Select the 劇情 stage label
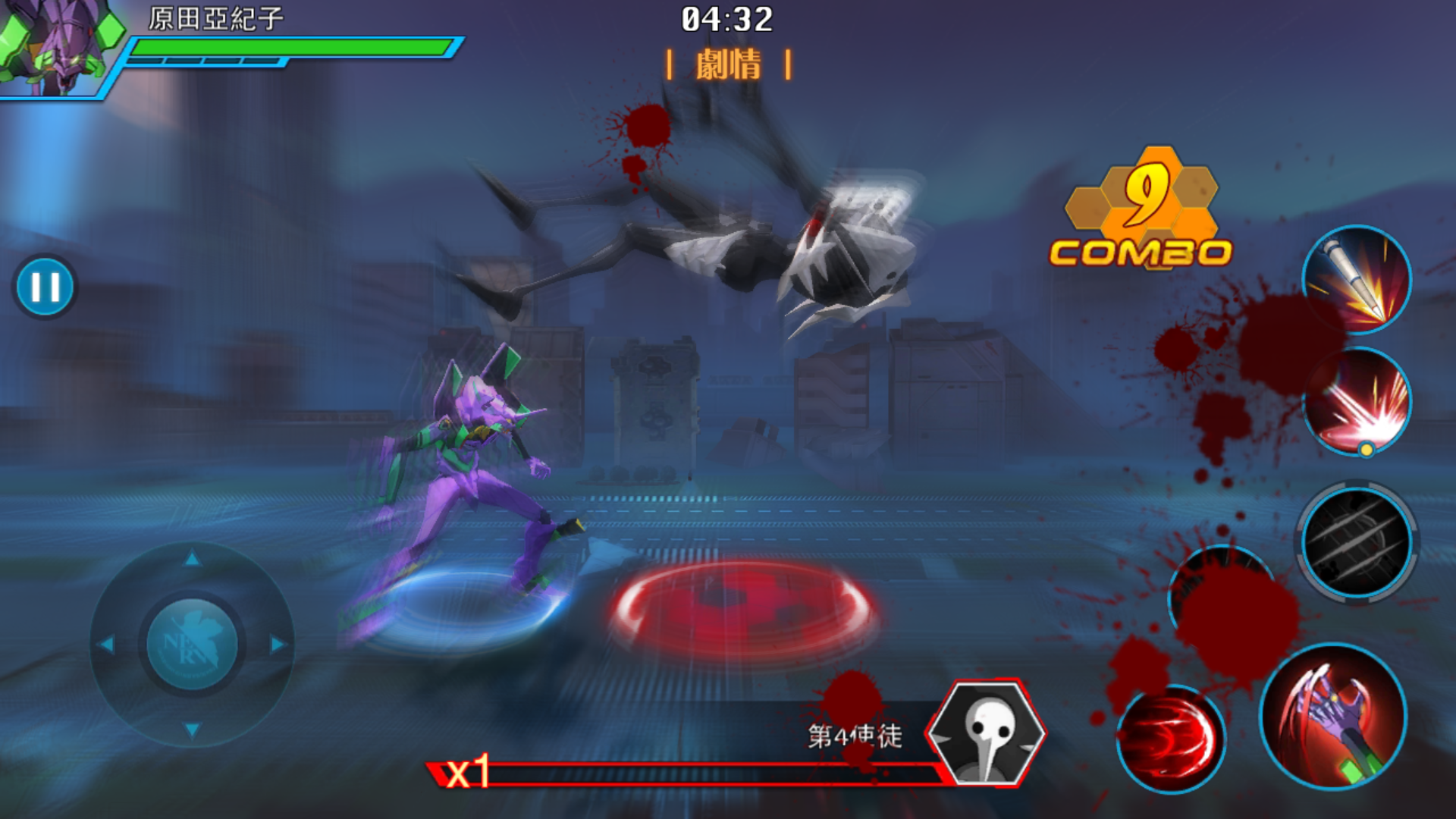The height and width of the screenshot is (819, 1456). tap(727, 65)
